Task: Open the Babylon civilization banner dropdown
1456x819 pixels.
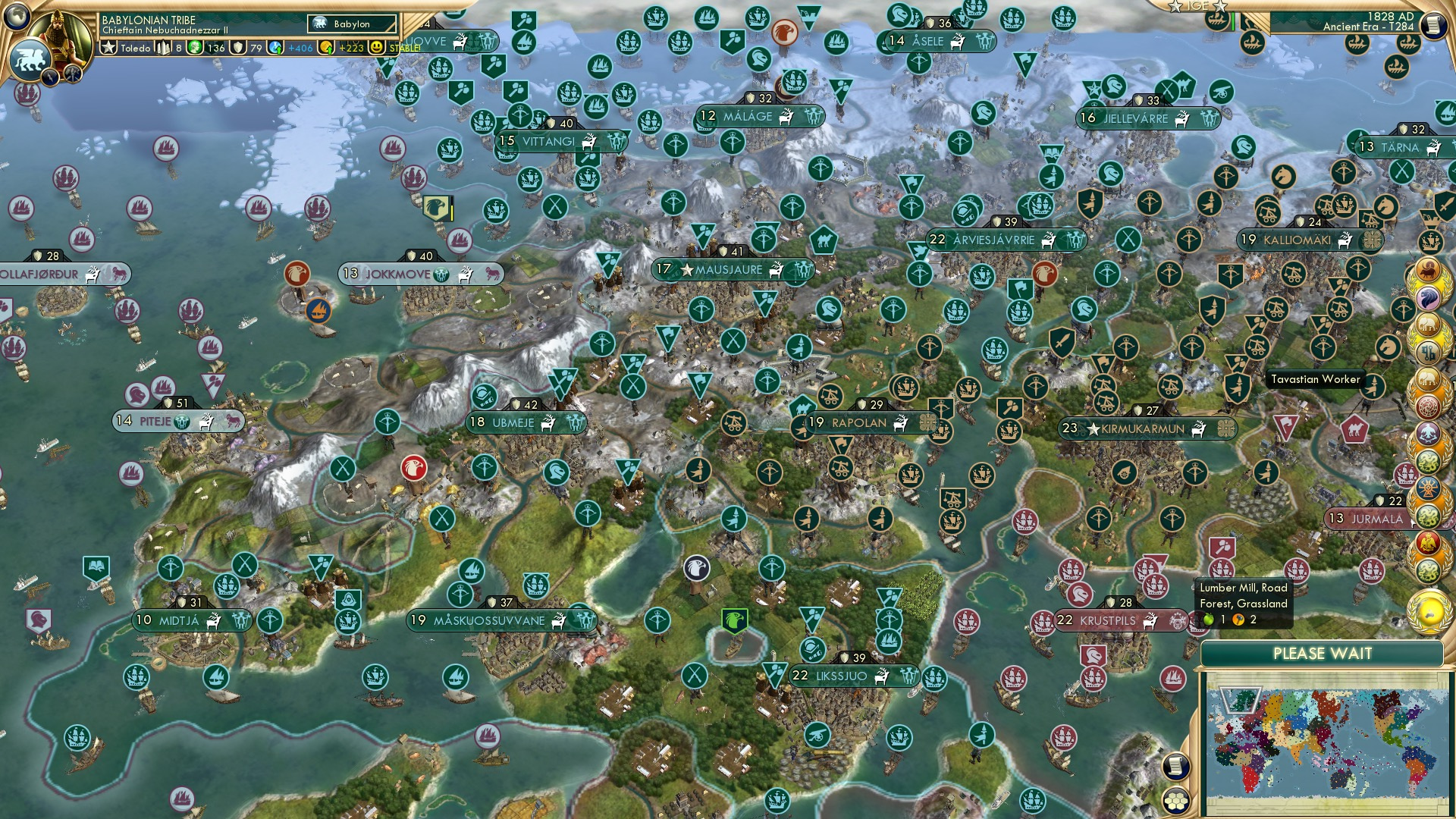Action: pos(353,24)
